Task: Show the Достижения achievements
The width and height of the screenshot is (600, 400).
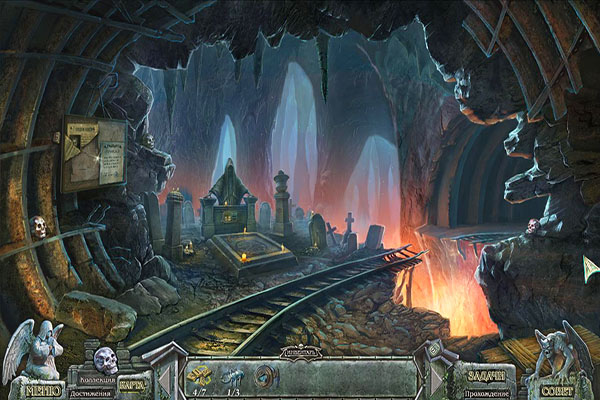Action: click(91, 393)
